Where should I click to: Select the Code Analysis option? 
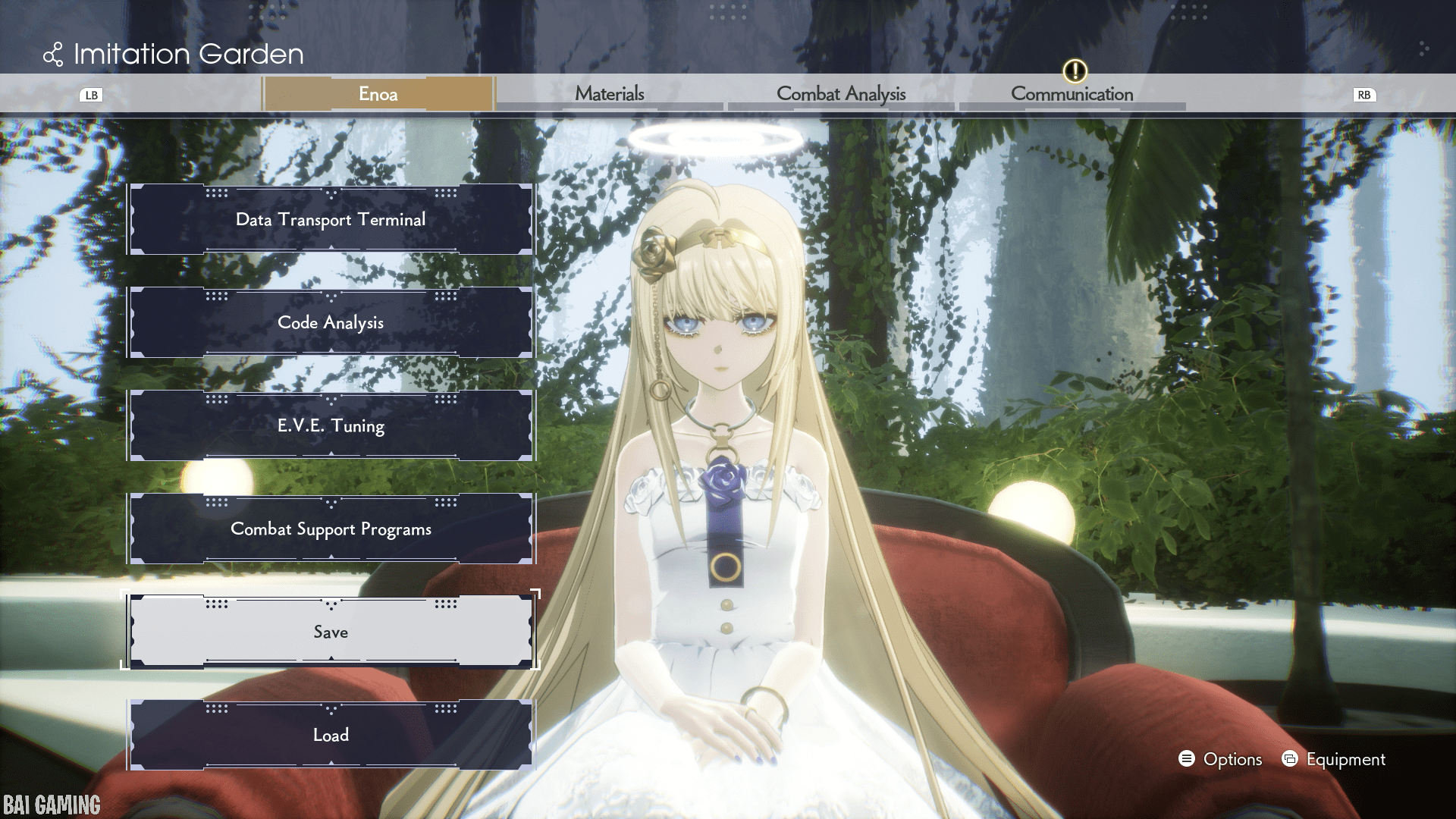pyautogui.click(x=331, y=323)
